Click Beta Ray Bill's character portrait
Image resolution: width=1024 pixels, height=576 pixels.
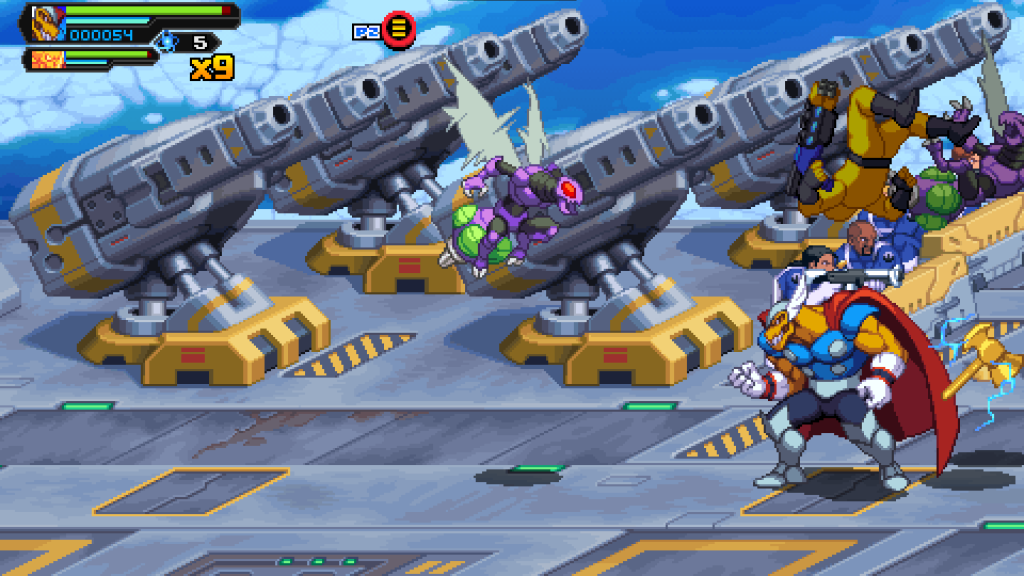click(x=47, y=22)
